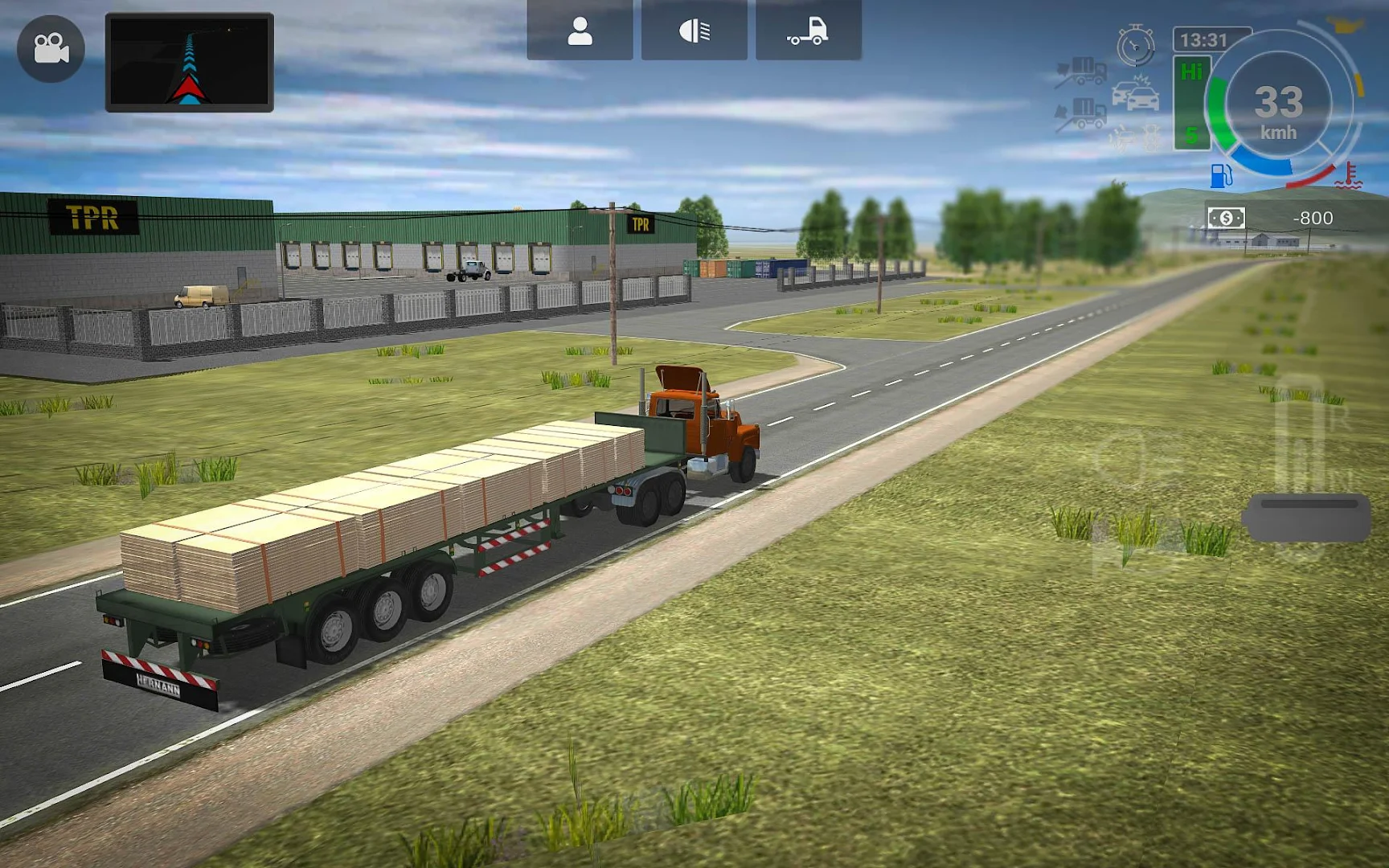Expand the gear indicator showing Hi 5
The height and width of the screenshot is (868, 1389).
pyautogui.click(x=1190, y=104)
